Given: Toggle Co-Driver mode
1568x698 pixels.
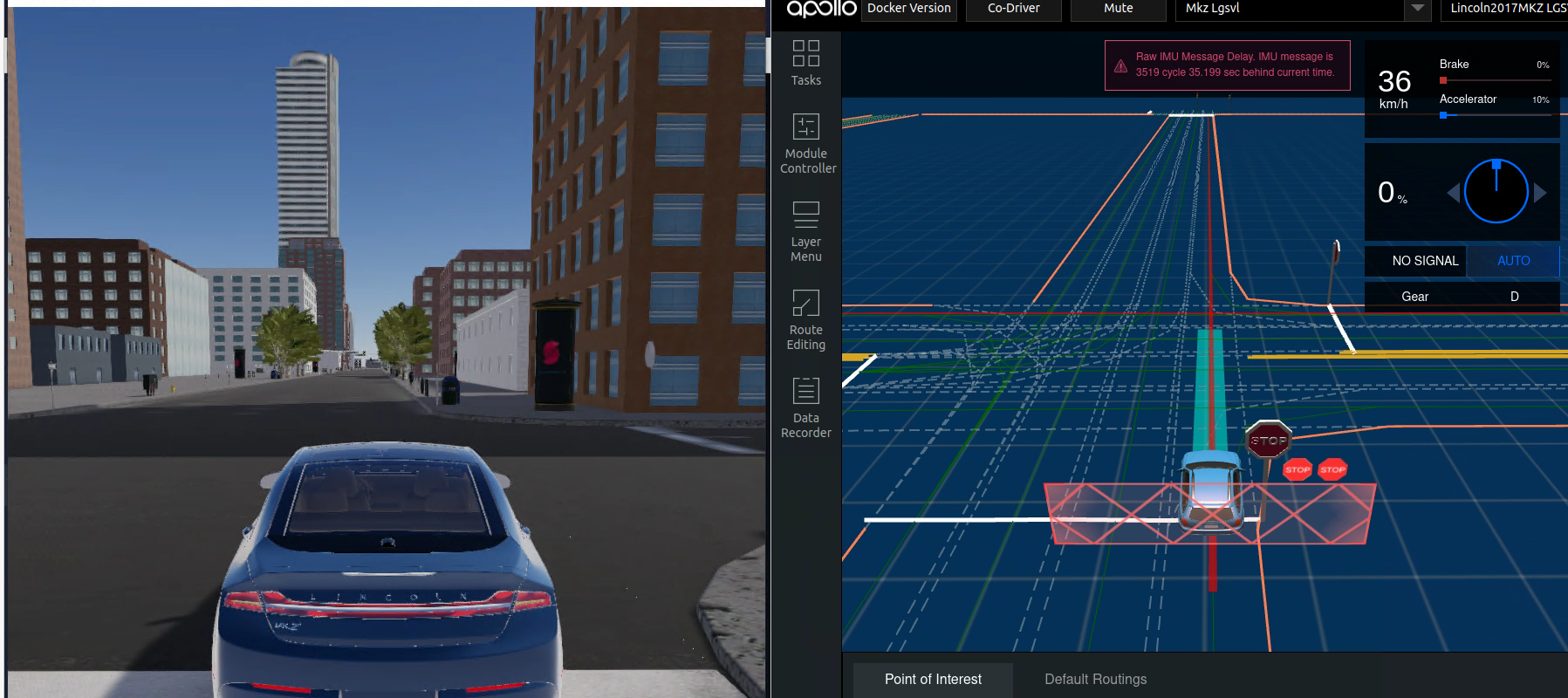Looking at the screenshot, I should (1013, 8).
